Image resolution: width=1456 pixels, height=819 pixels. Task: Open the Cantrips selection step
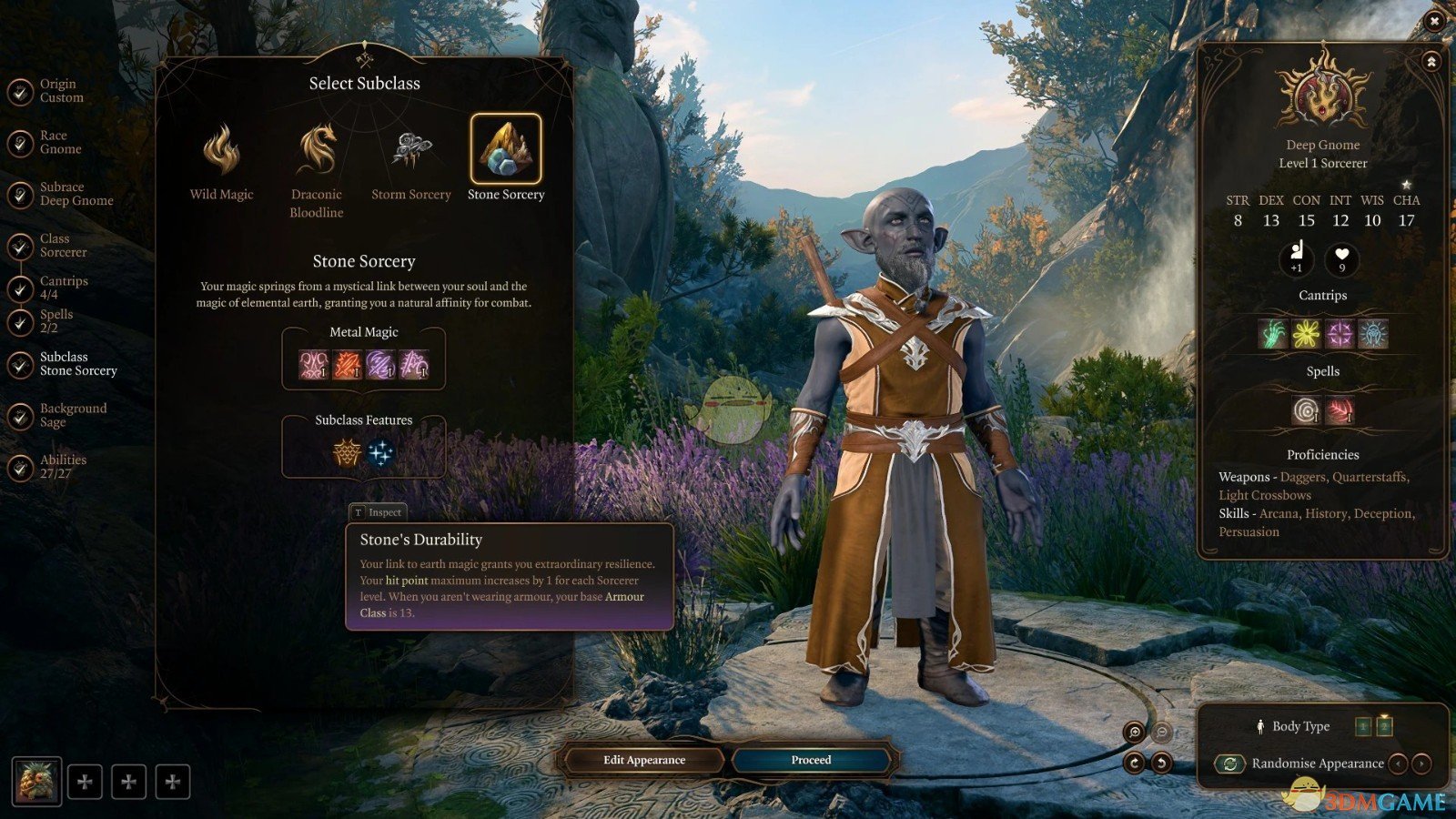[x=63, y=288]
